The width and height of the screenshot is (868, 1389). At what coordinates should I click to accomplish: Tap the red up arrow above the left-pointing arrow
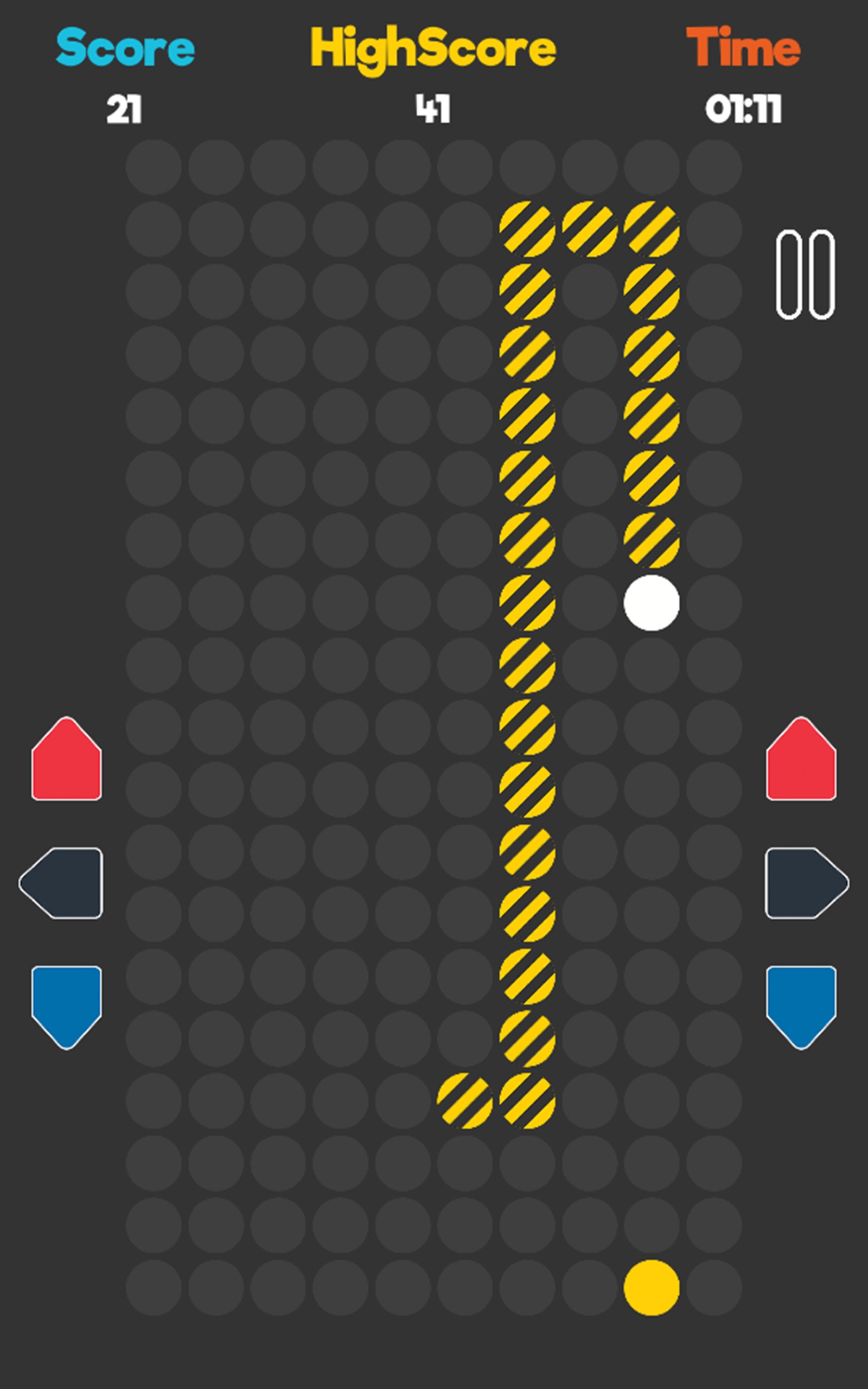[67, 760]
